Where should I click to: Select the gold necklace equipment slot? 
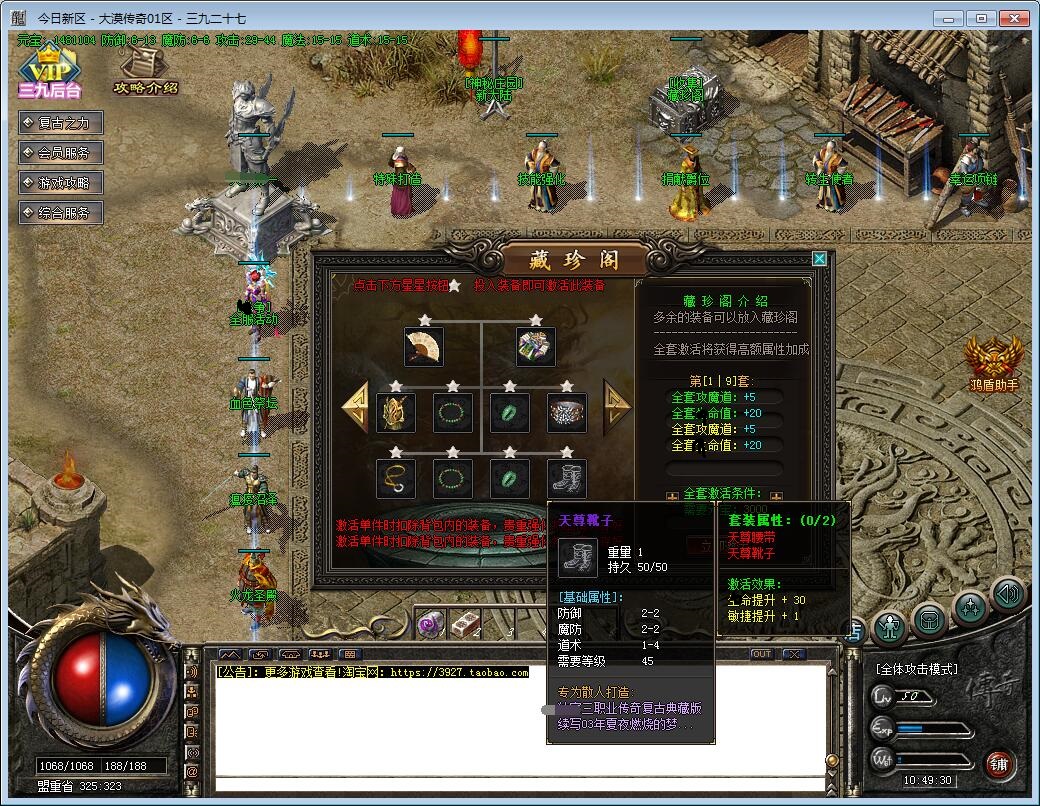click(x=396, y=479)
